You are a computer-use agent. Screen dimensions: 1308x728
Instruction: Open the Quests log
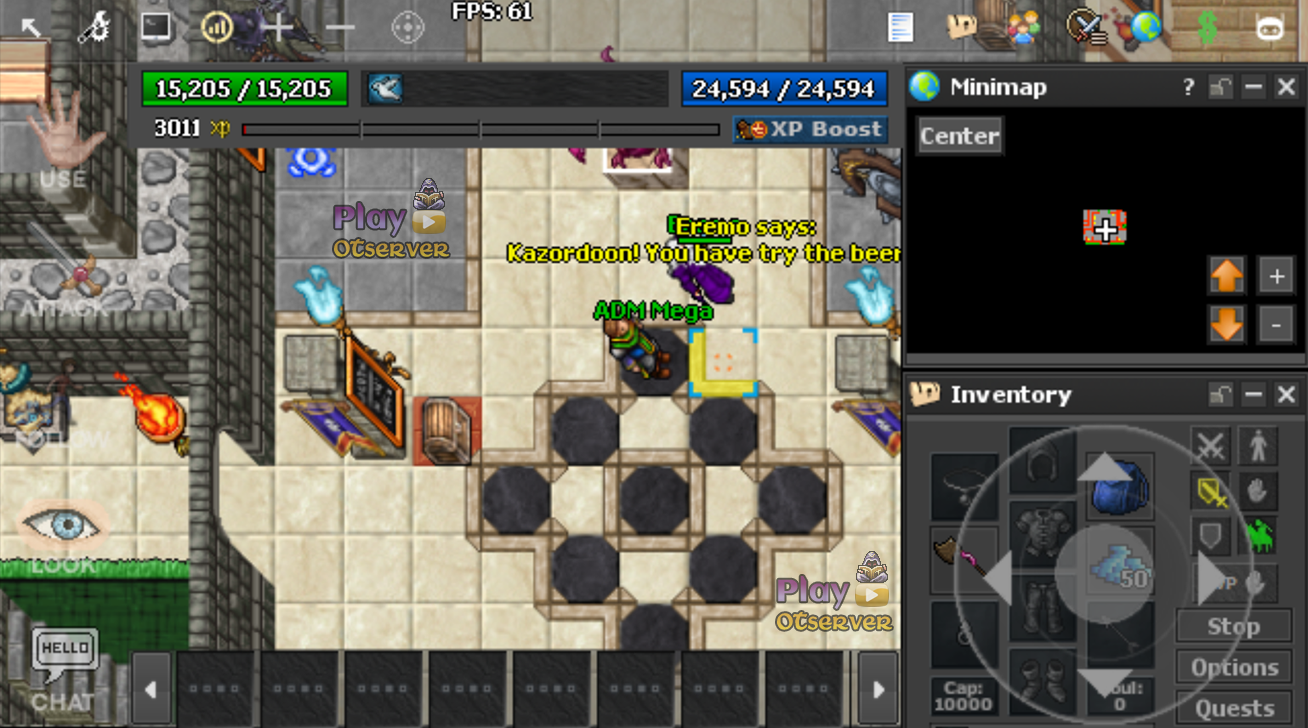click(1234, 708)
